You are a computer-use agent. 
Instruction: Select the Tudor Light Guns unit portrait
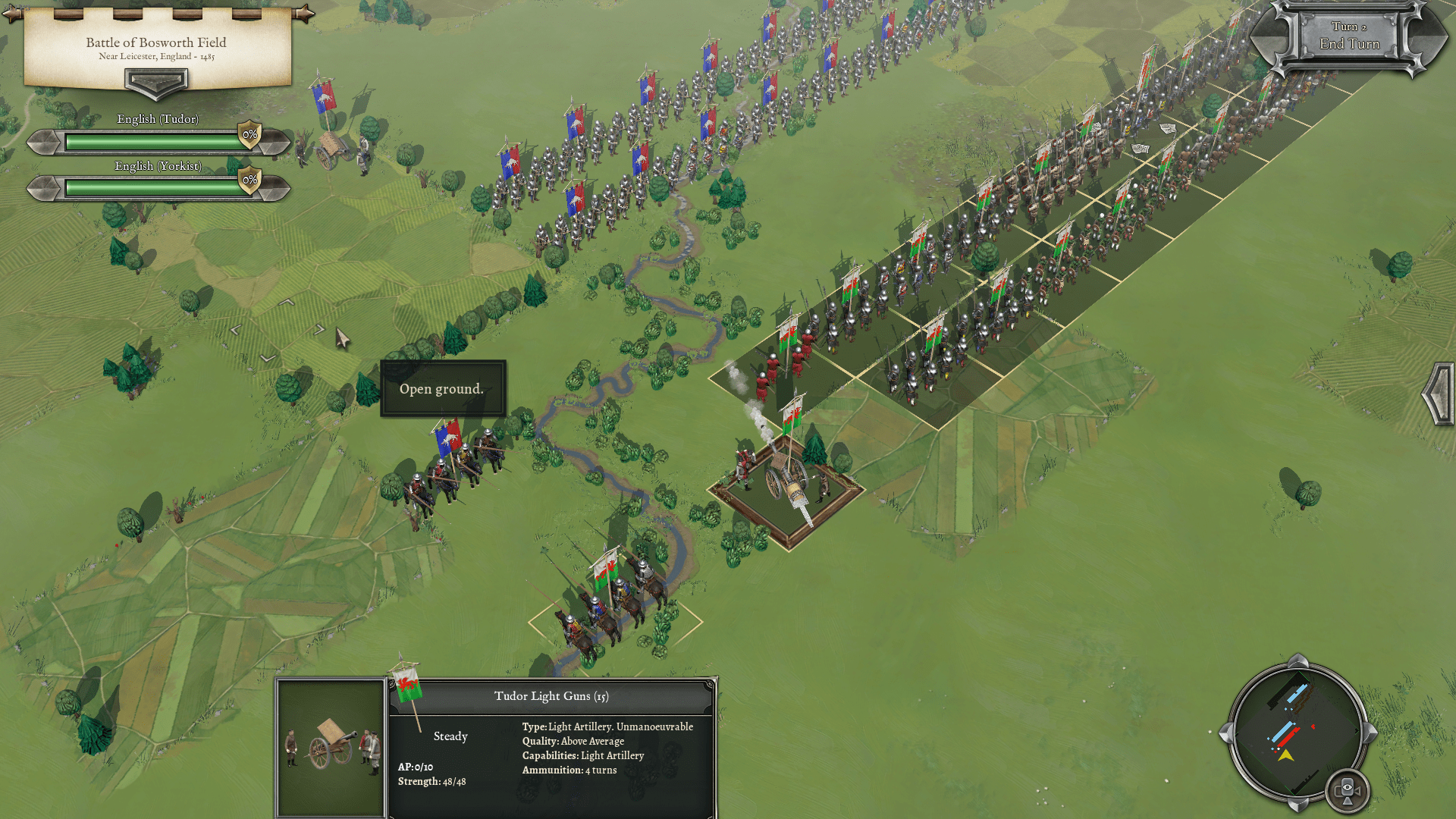(331, 747)
